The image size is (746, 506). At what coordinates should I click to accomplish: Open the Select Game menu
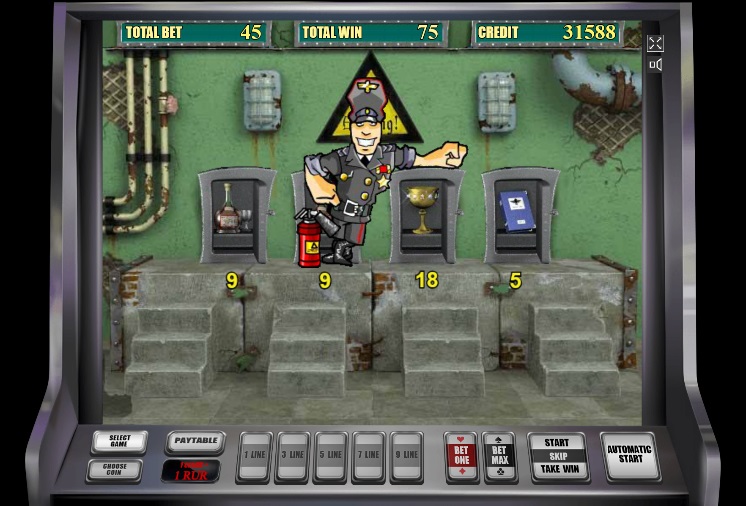click(119, 442)
